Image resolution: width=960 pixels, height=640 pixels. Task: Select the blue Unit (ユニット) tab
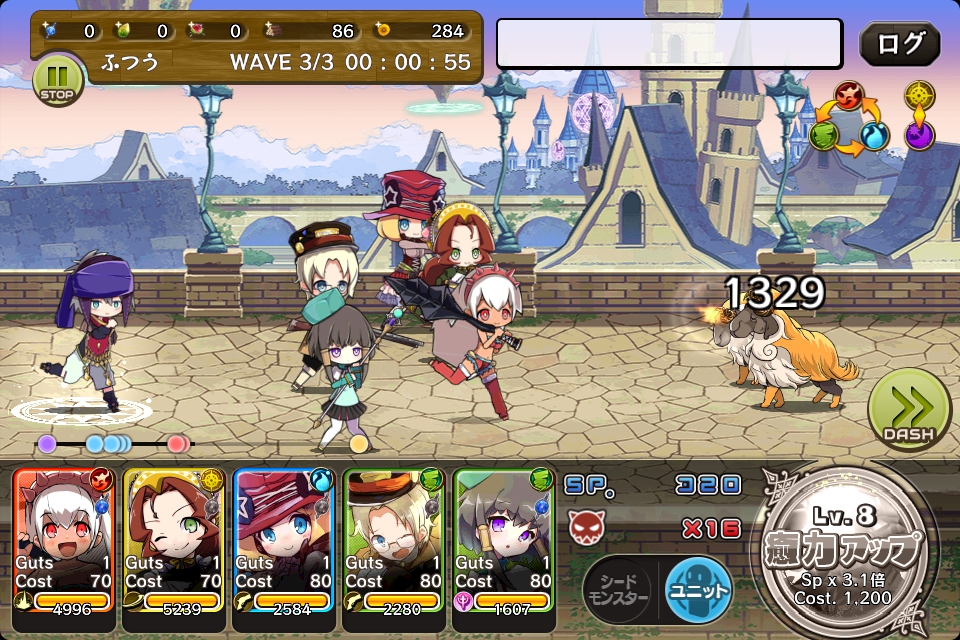point(698,590)
